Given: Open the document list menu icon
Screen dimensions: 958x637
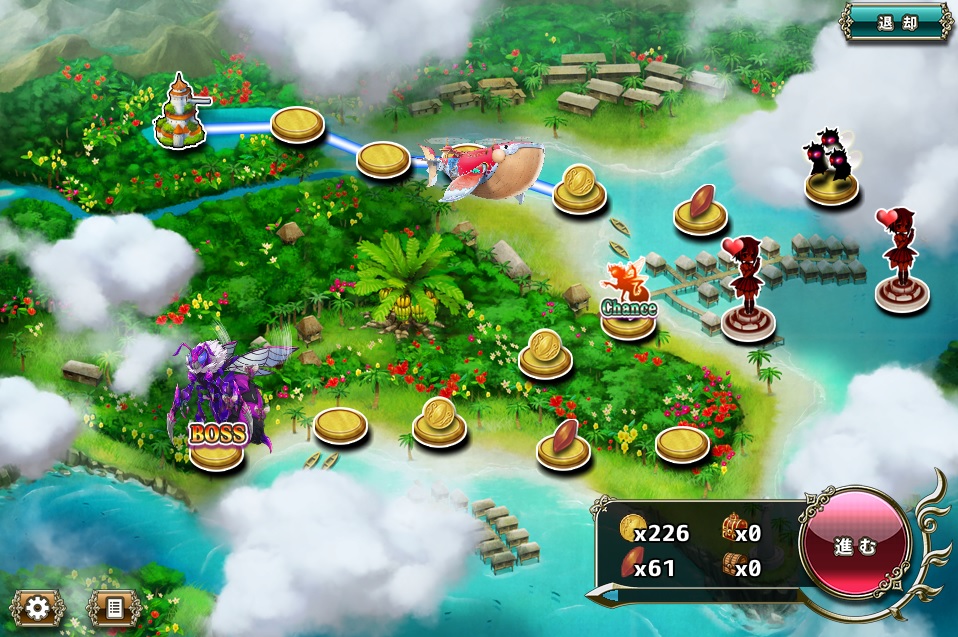Looking at the screenshot, I should tap(113, 607).
